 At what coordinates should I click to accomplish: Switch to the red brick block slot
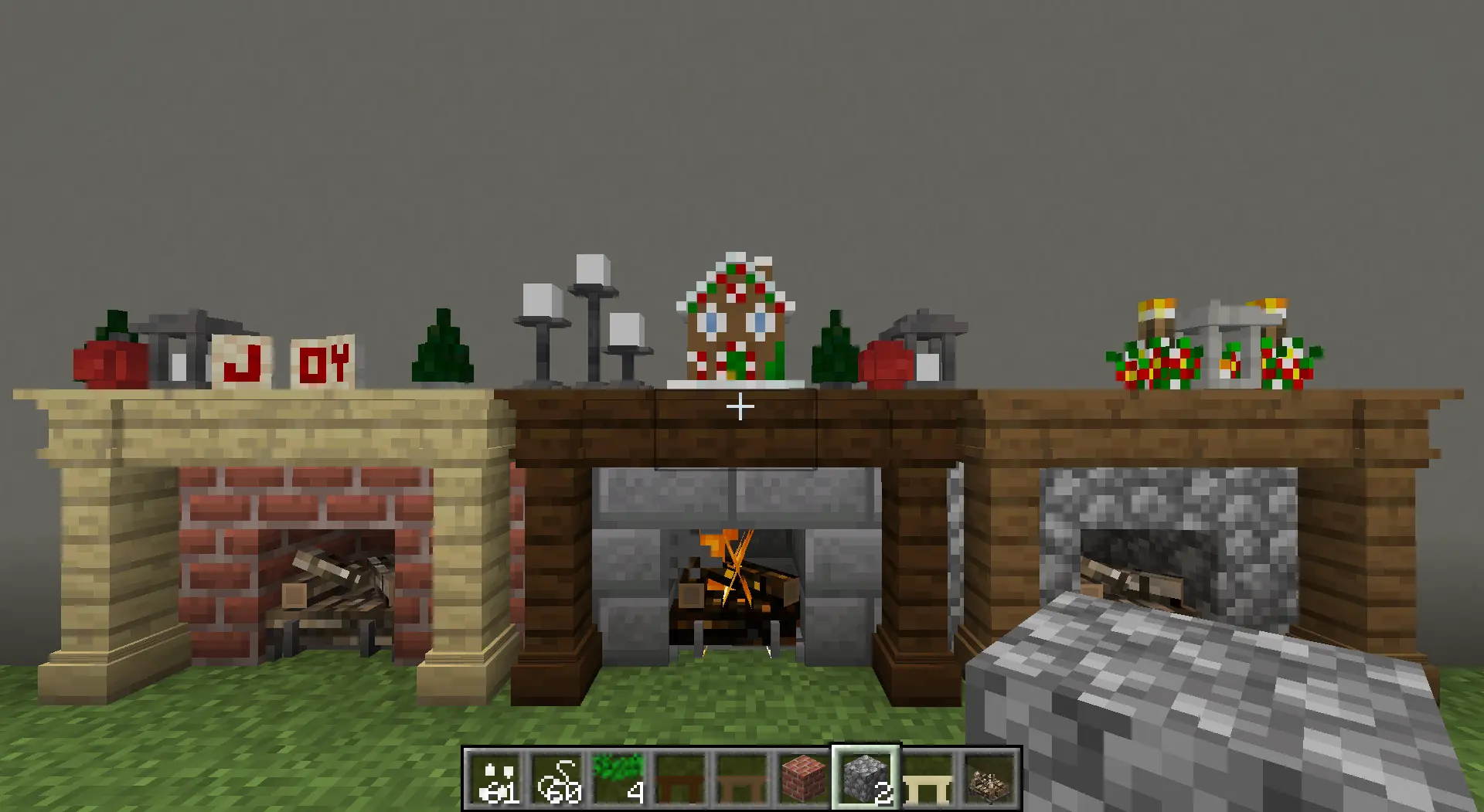pos(803,779)
